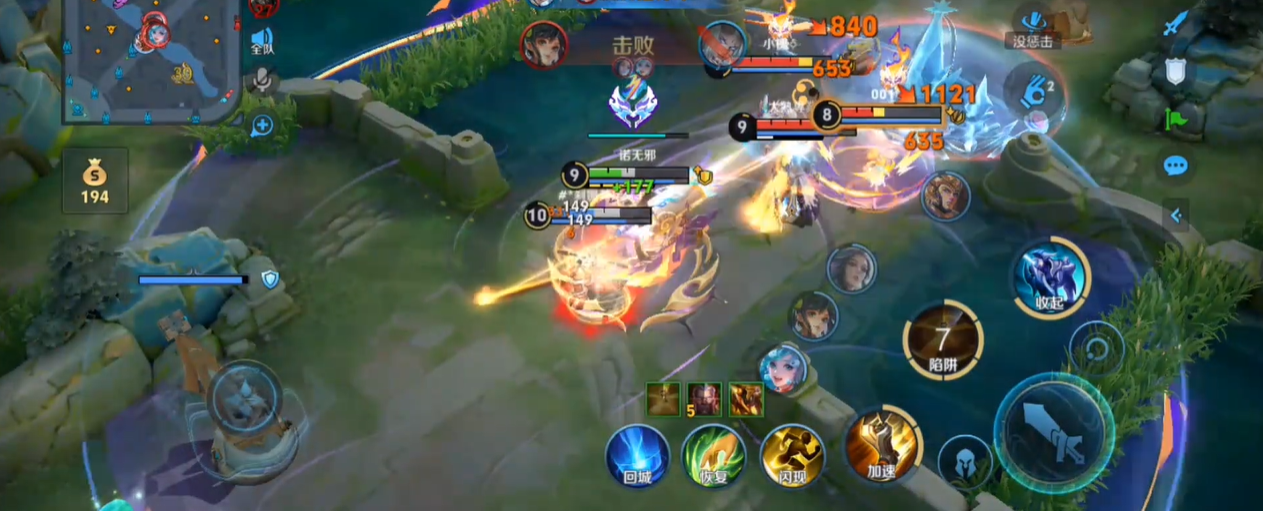Toggle the 全队 team voice speaker

(262, 40)
